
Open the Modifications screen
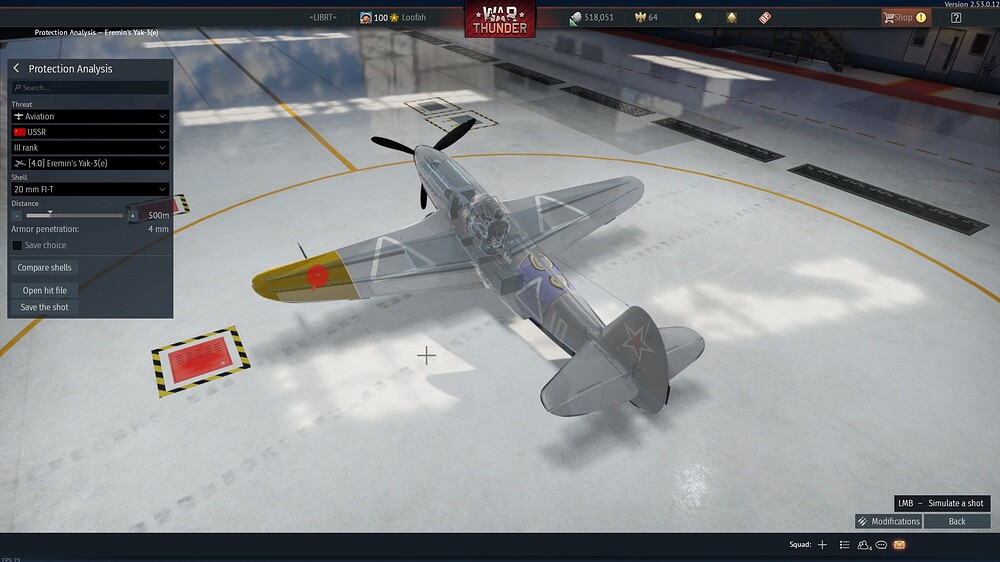[x=888, y=521]
